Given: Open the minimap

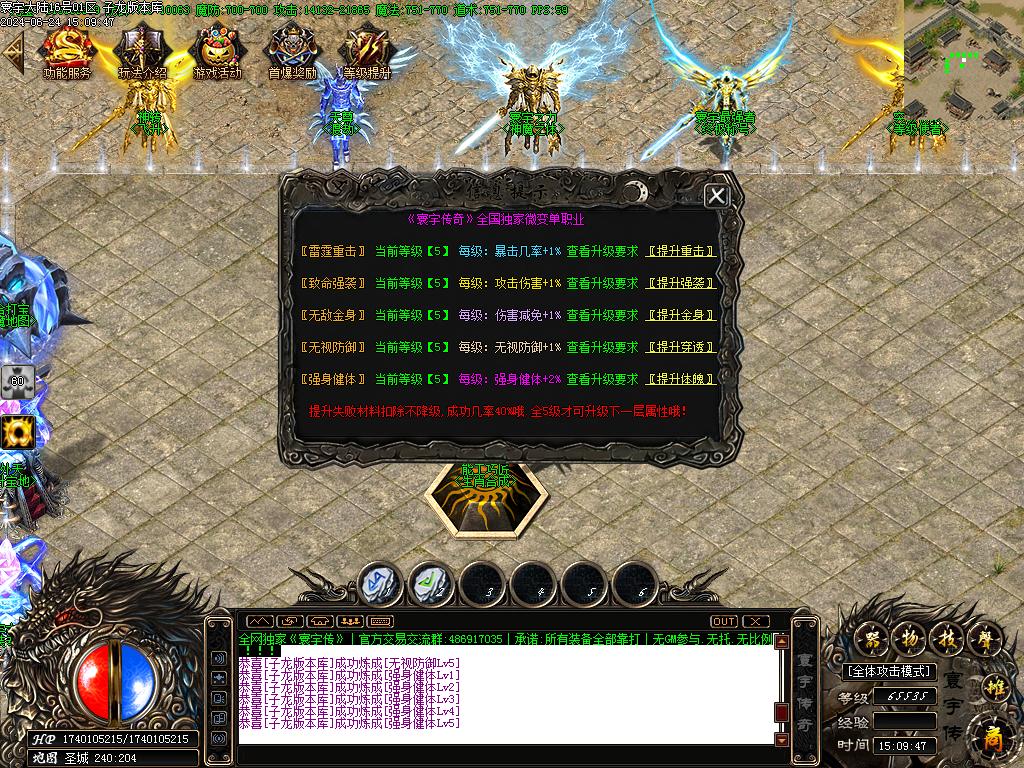Looking at the screenshot, I should pyautogui.click(x=963, y=58).
